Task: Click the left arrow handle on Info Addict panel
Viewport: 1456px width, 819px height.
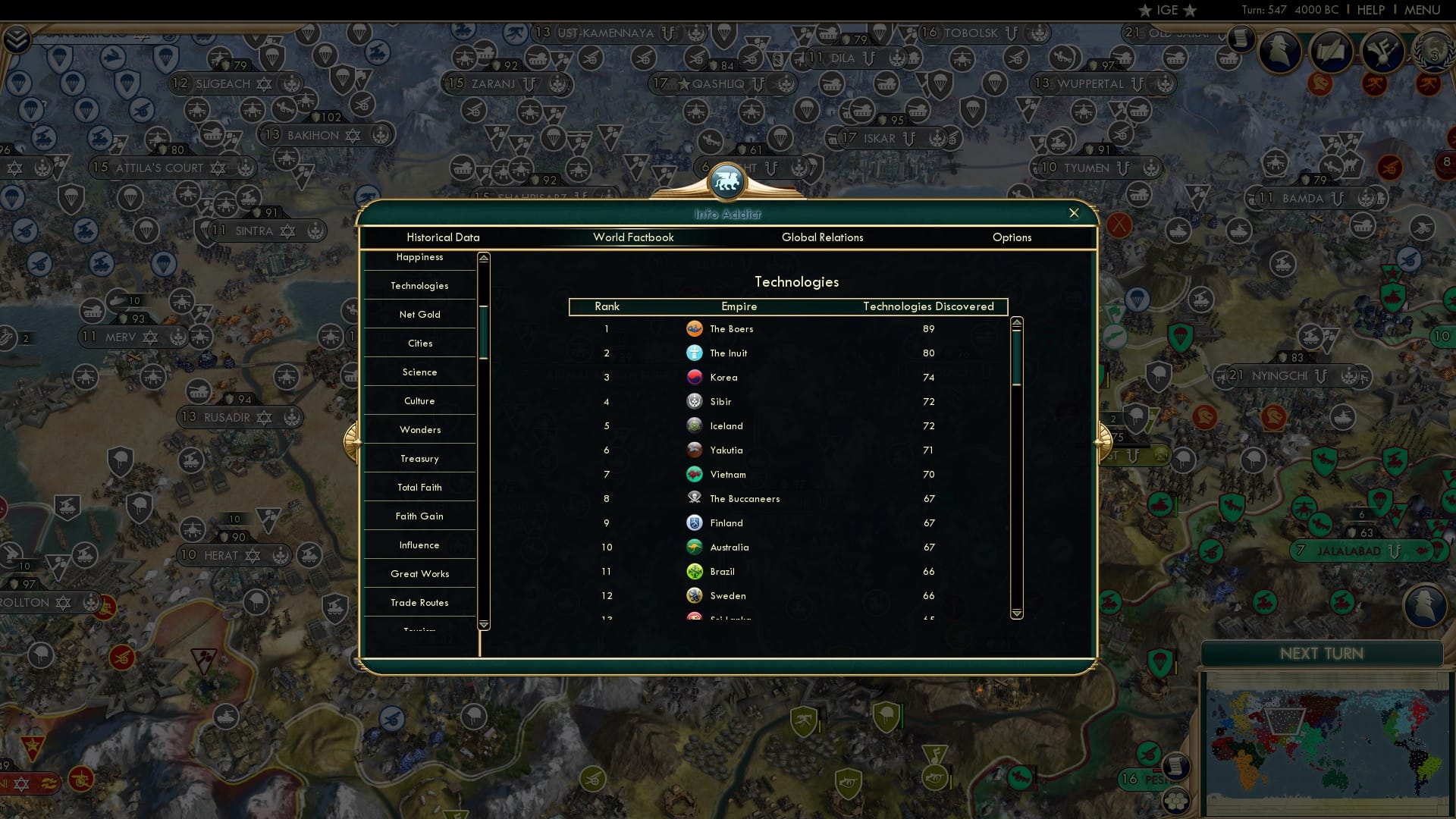Action: click(x=351, y=443)
